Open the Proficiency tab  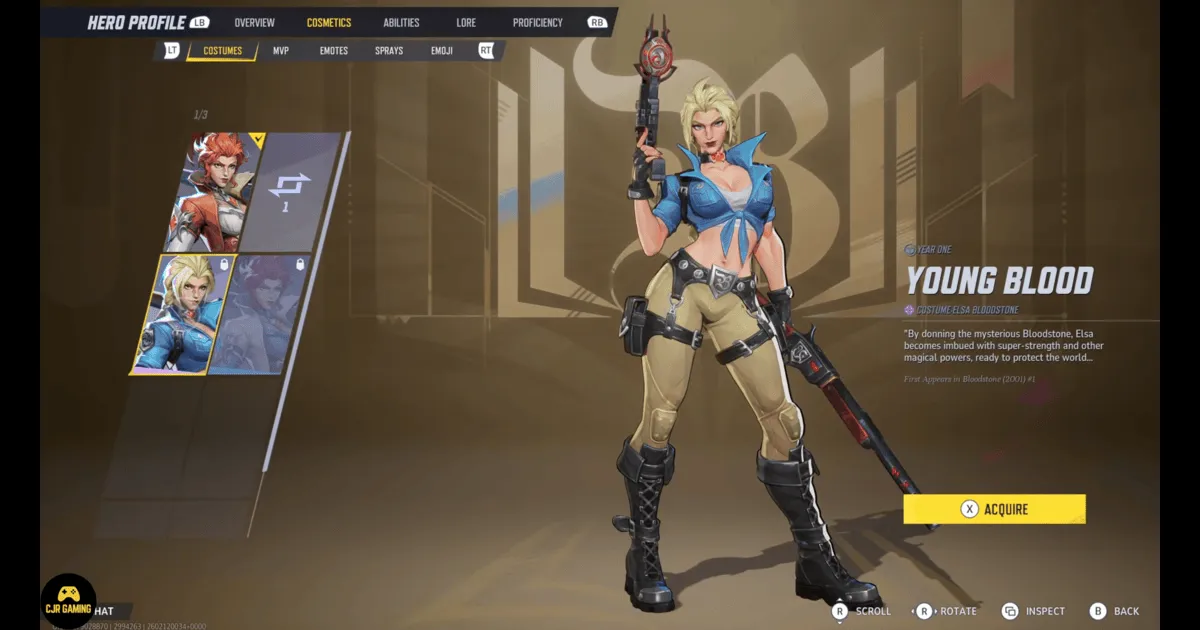537,22
